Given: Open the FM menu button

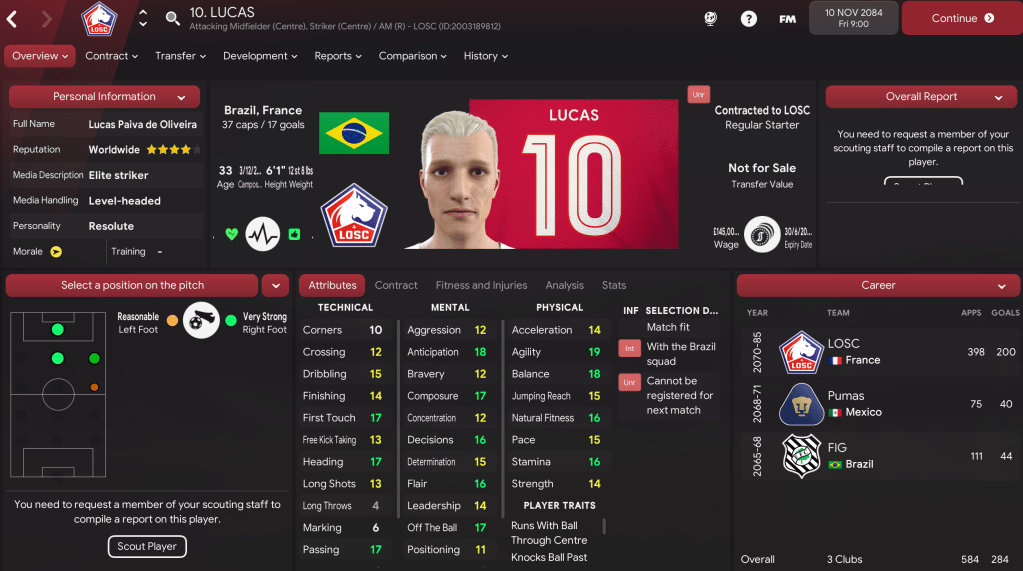Looking at the screenshot, I should (x=787, y=18).
